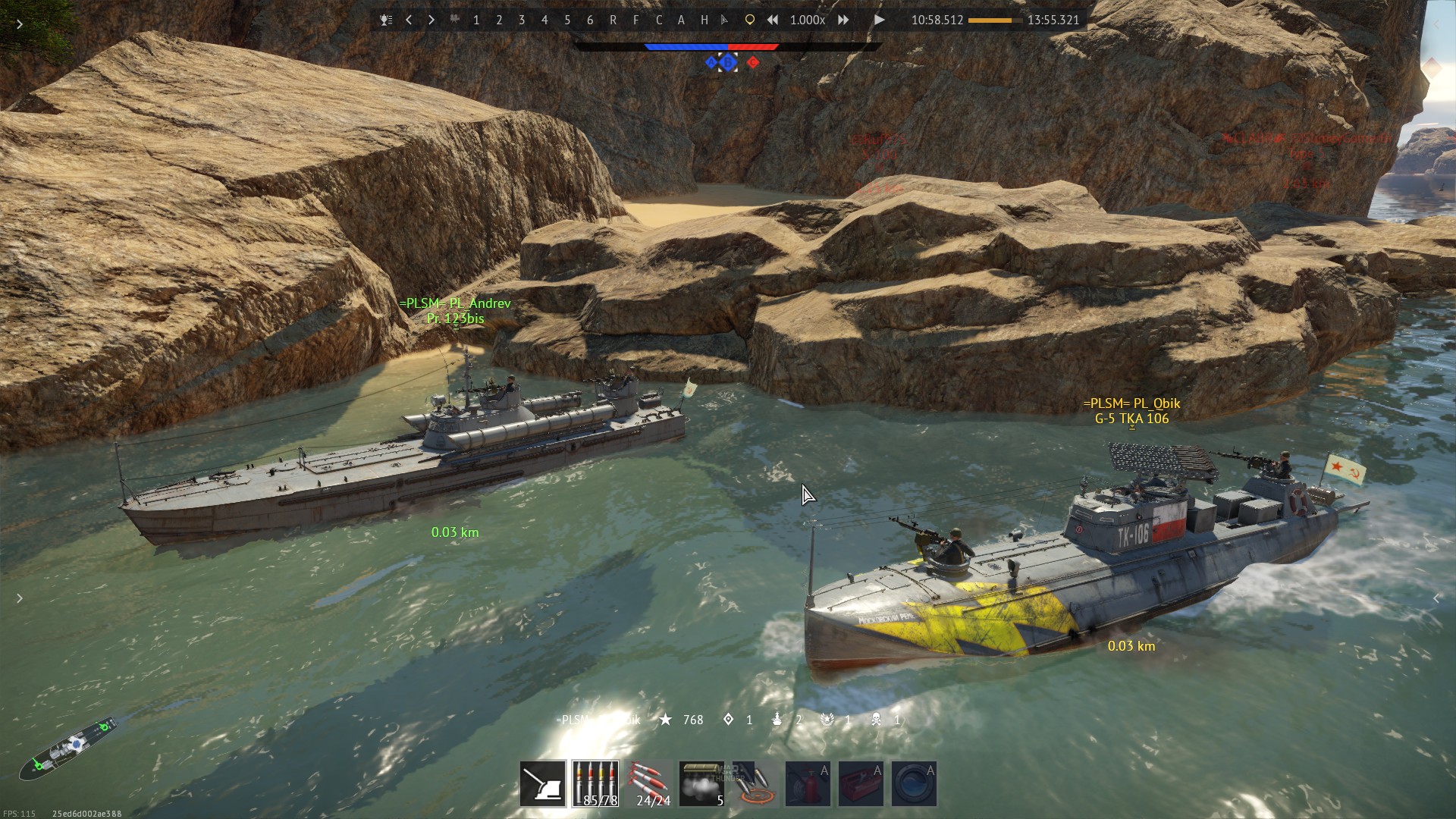
Task: Slow down replay with rewind arrows
Action: tap(772, 20)
